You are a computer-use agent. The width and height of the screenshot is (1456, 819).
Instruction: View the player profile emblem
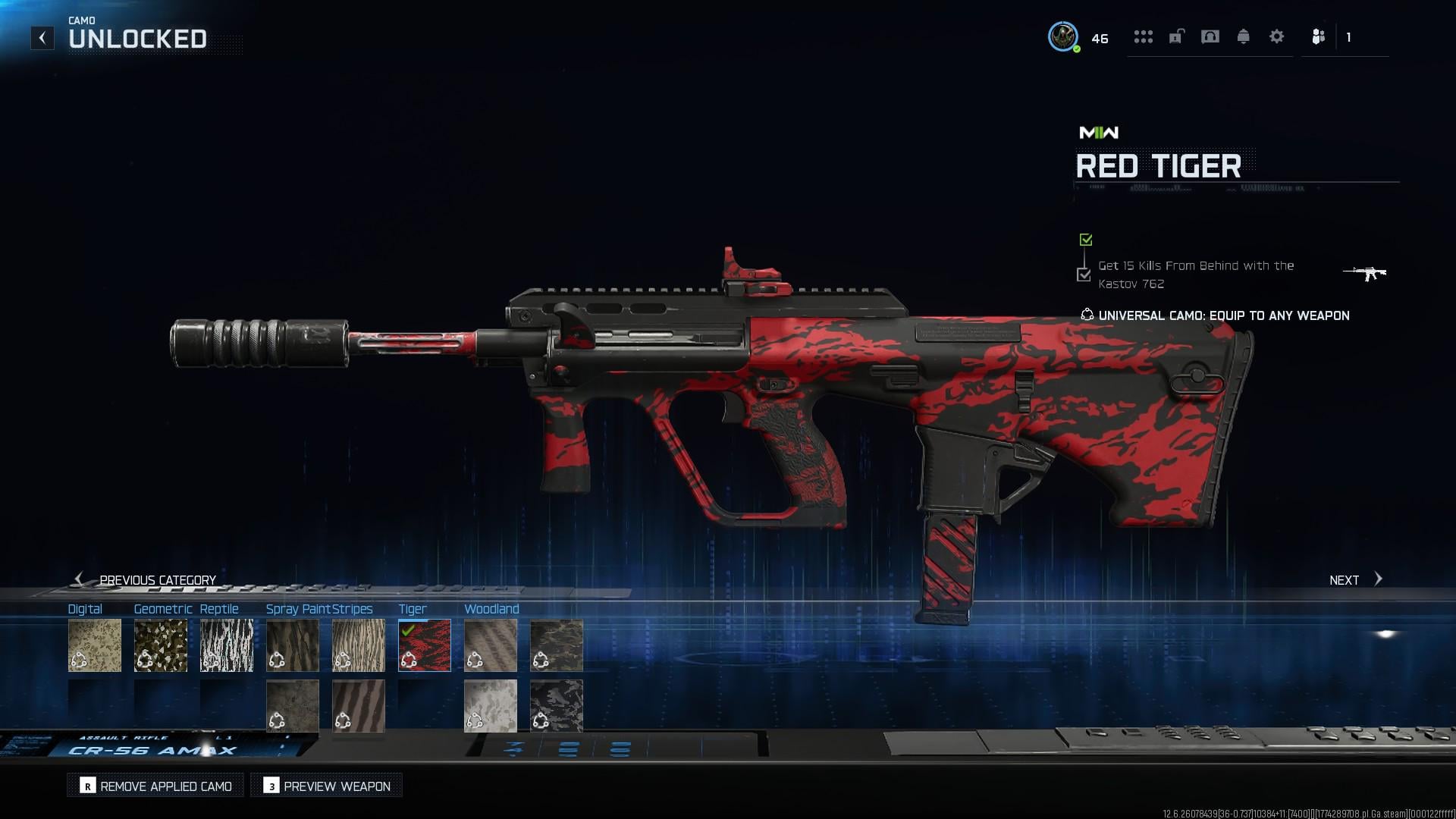point(1063,36)
